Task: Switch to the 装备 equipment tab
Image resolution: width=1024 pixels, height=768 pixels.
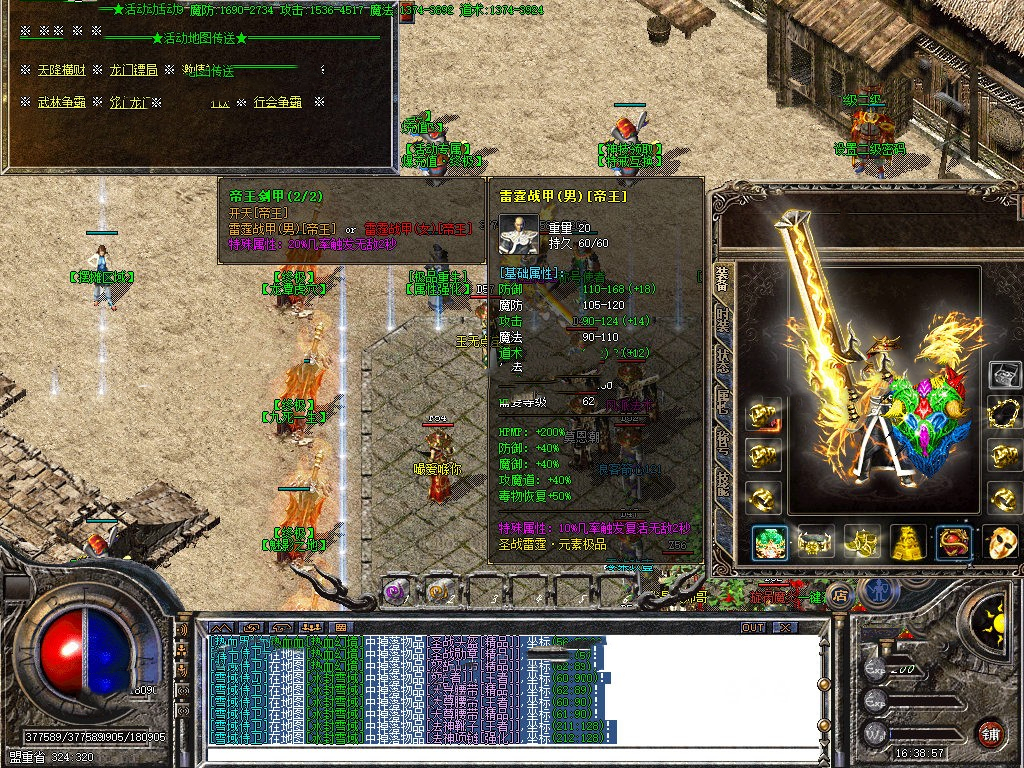Action: [x=723, y=281]
